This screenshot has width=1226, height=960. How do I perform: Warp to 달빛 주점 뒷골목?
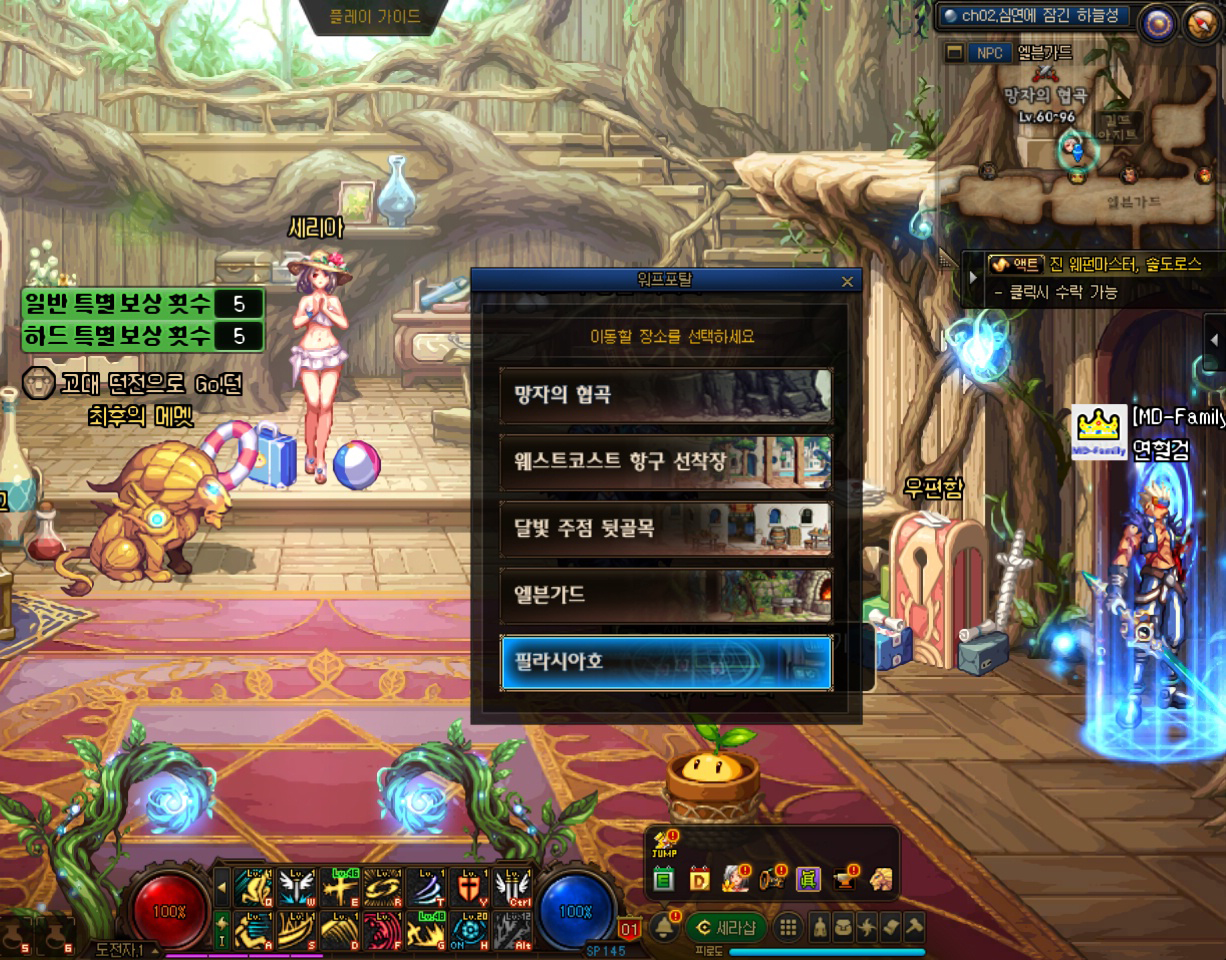tap(665, 528)
